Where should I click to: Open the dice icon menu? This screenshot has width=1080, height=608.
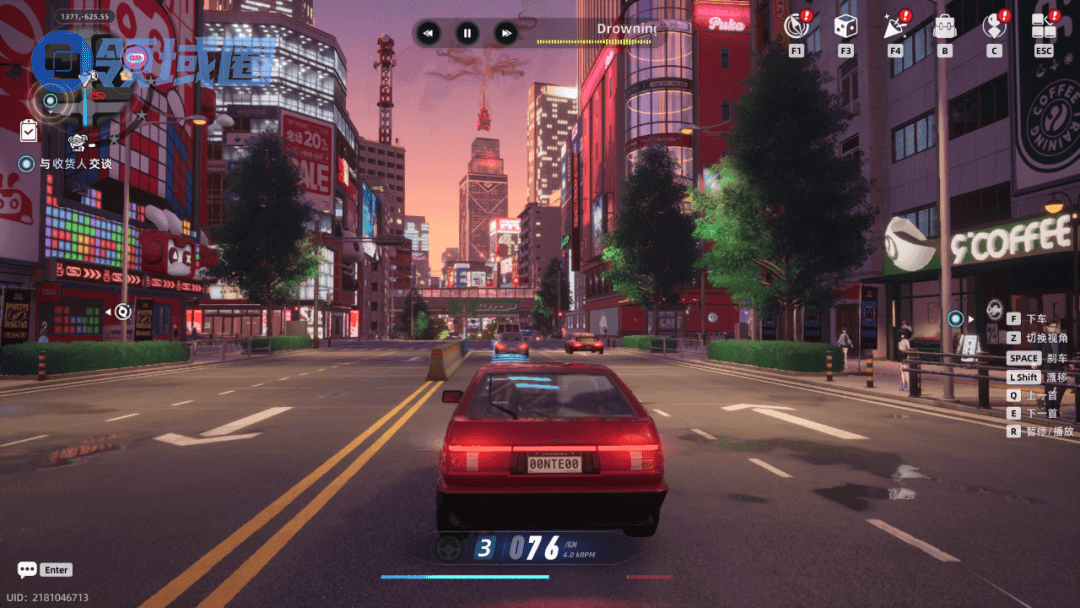[x=846, y=26]
